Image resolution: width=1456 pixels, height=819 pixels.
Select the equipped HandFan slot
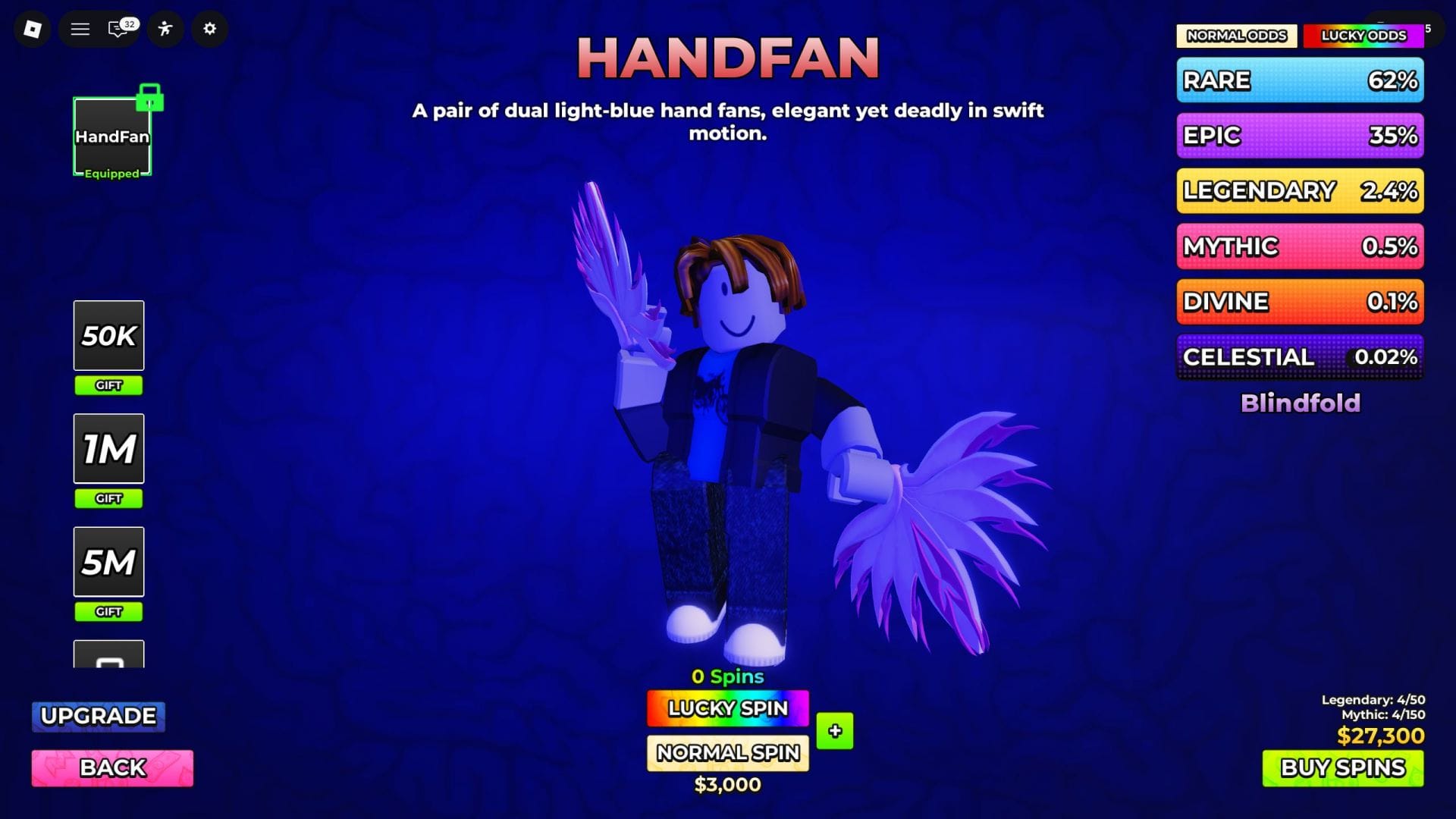[111, 136]
